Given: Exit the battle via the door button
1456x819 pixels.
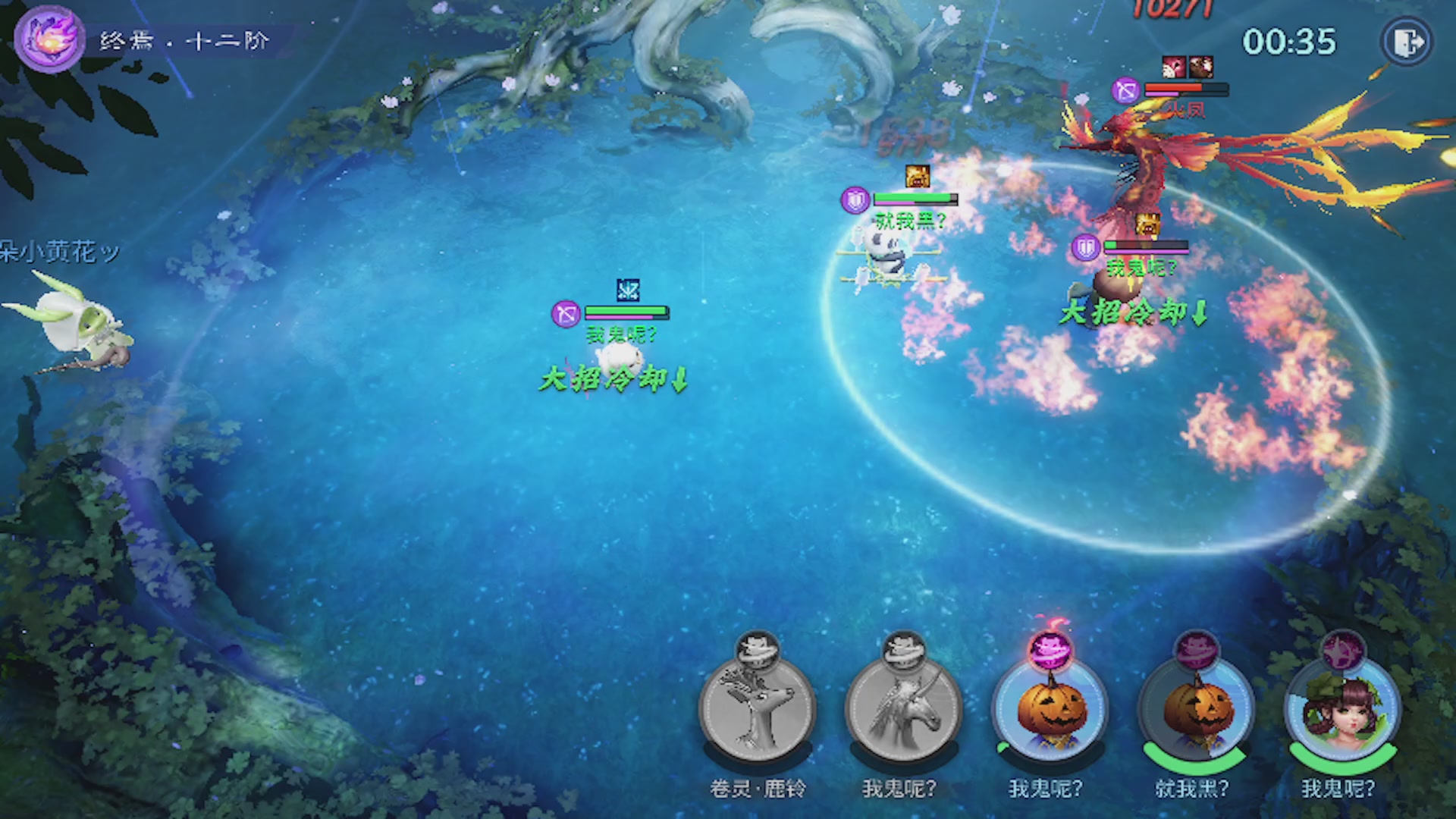Looking at the screenshot, I should click(1407, 42).
